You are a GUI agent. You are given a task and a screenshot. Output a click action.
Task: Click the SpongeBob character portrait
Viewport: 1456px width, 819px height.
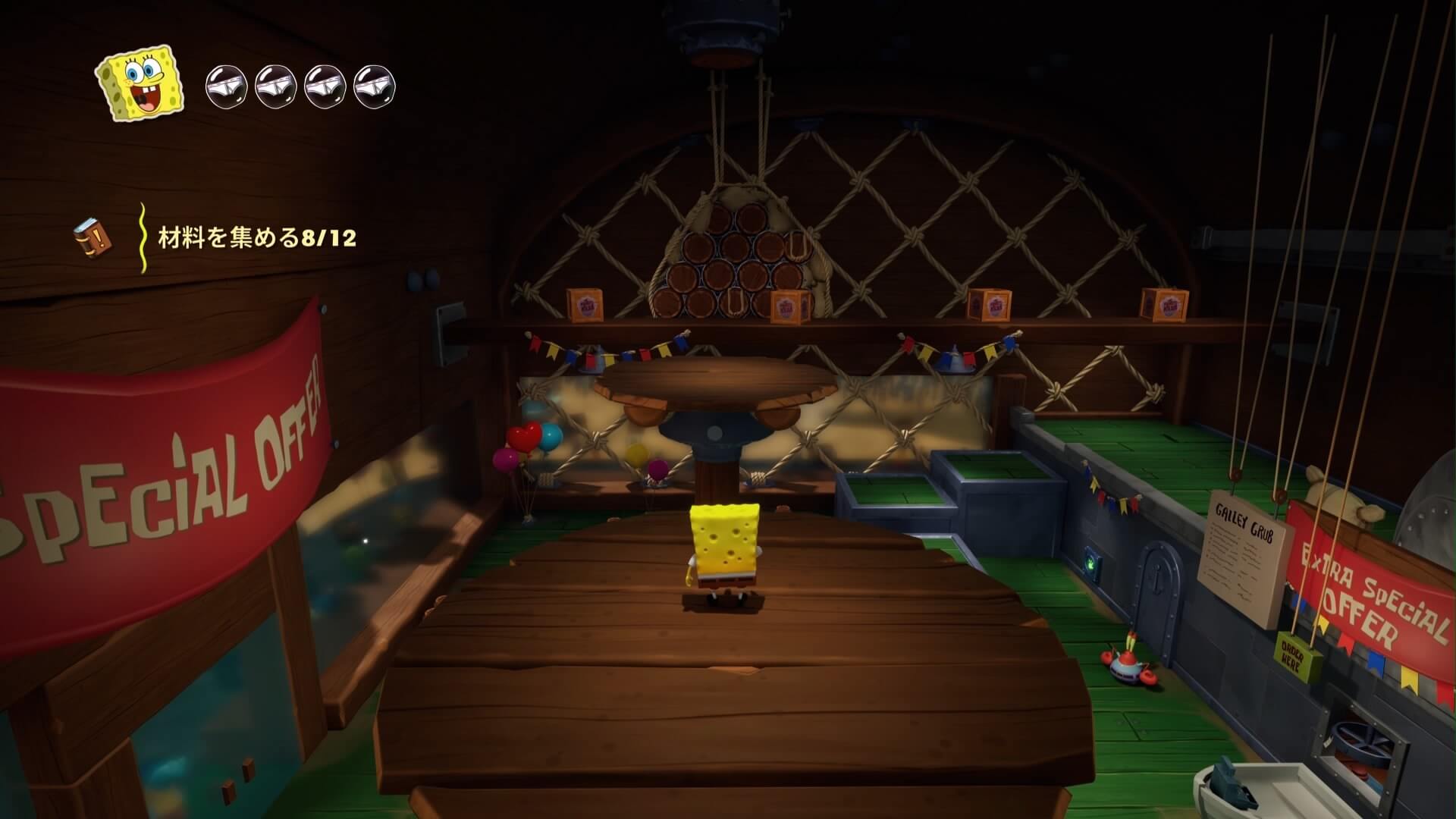[140, 83]
